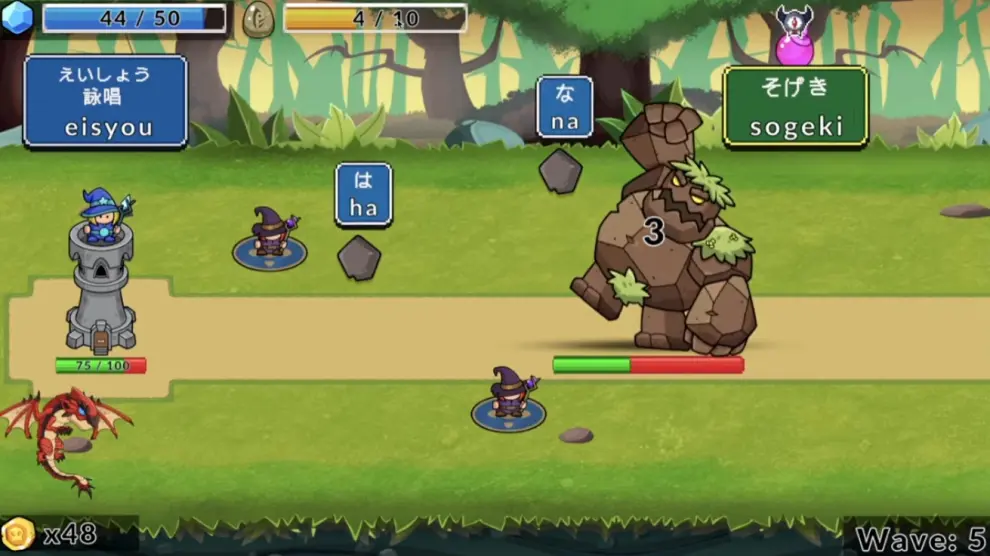Image resolution: width=990 pixels, height=556 pixels.
Task: Select the green "sogeki" word card
Action: click(795, 106)
